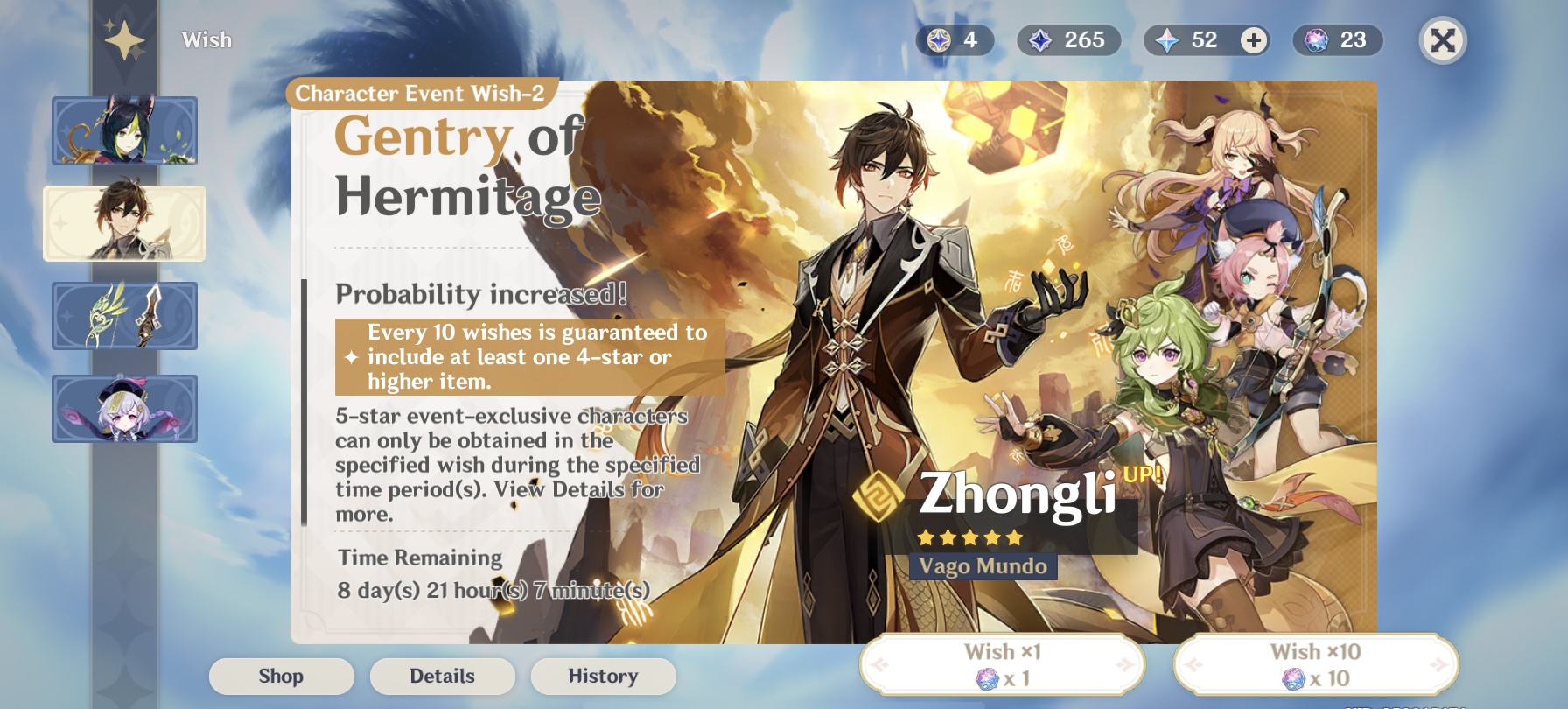Screen dimensions: 1568x709
Task: View Details of the Gentry of Hermitage banner
Action: click(442, 675)
